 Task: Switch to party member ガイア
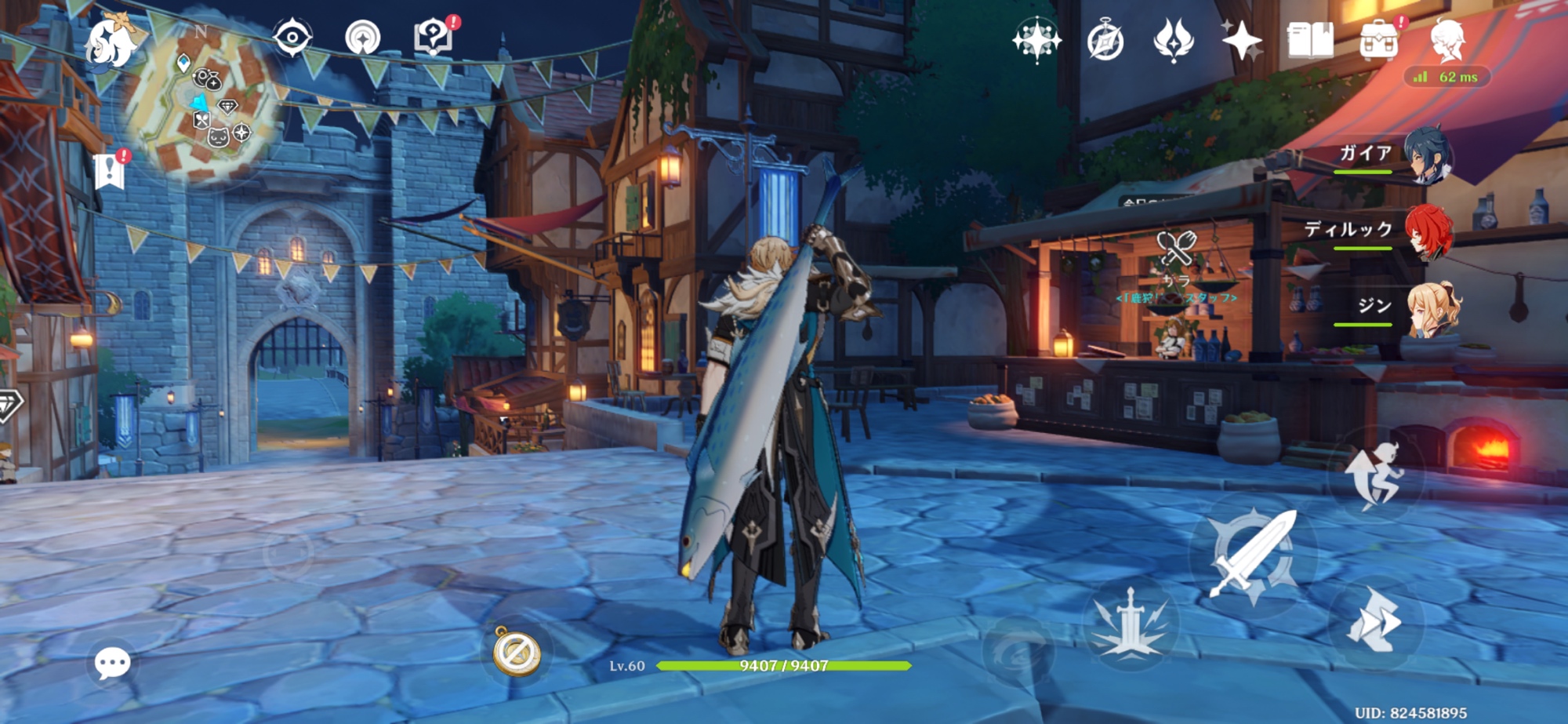[1427, 155]
